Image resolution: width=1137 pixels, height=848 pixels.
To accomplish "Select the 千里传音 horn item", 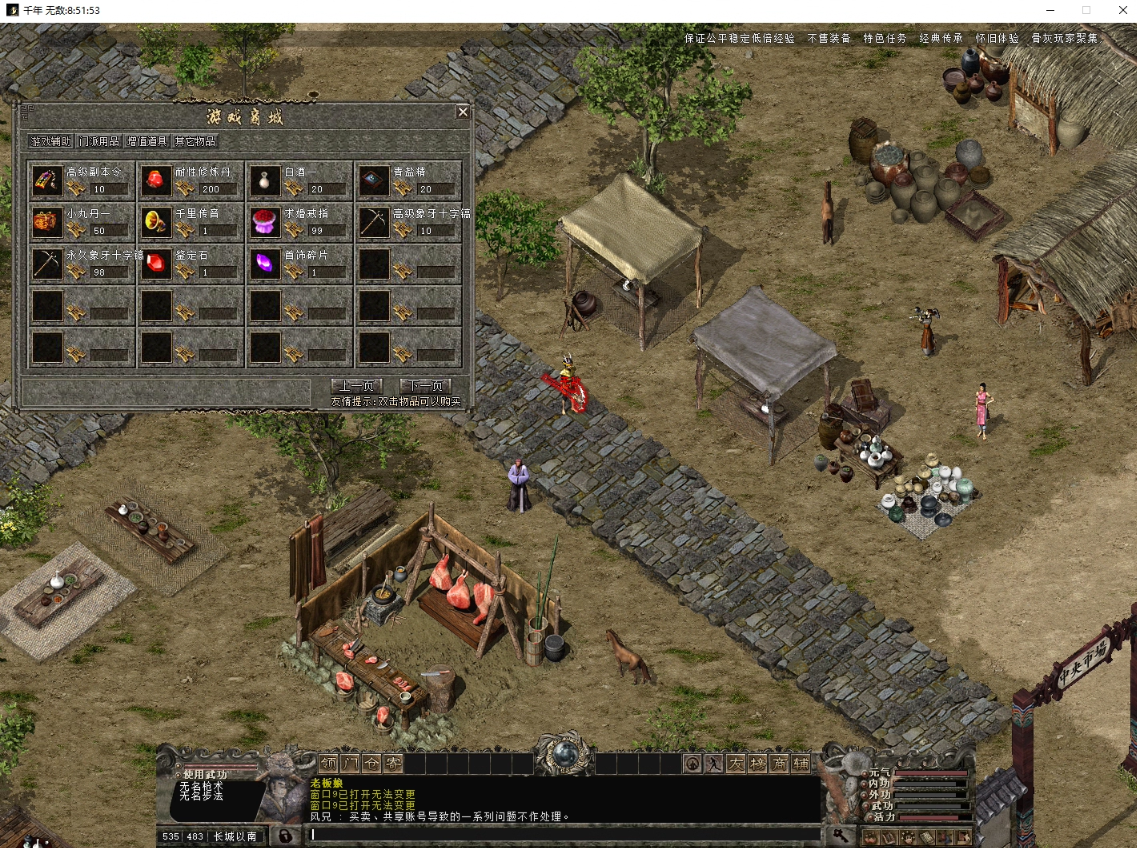I will [156, 222].
